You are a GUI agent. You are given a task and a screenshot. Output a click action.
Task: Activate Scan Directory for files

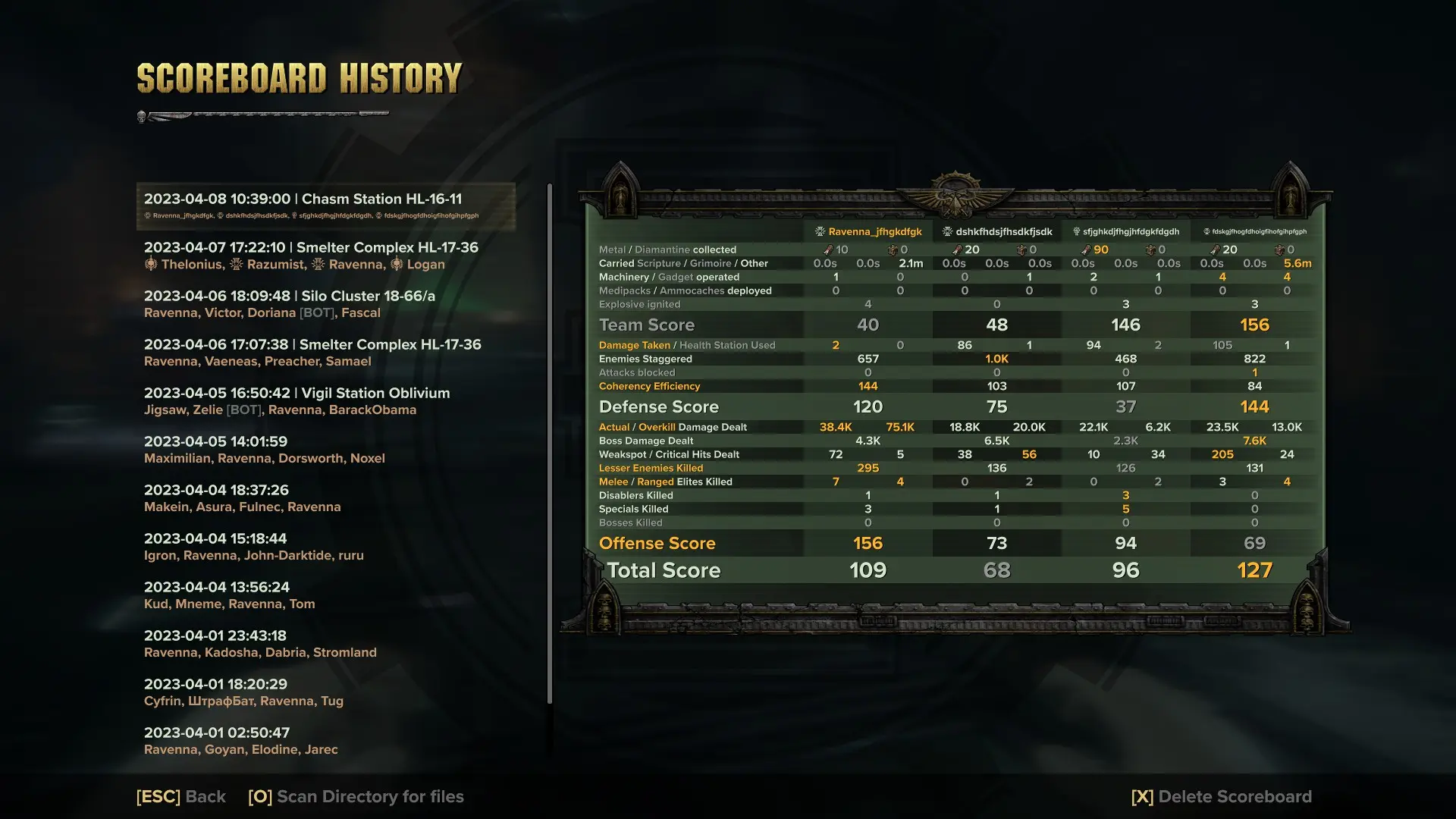[x=355, y=796]
